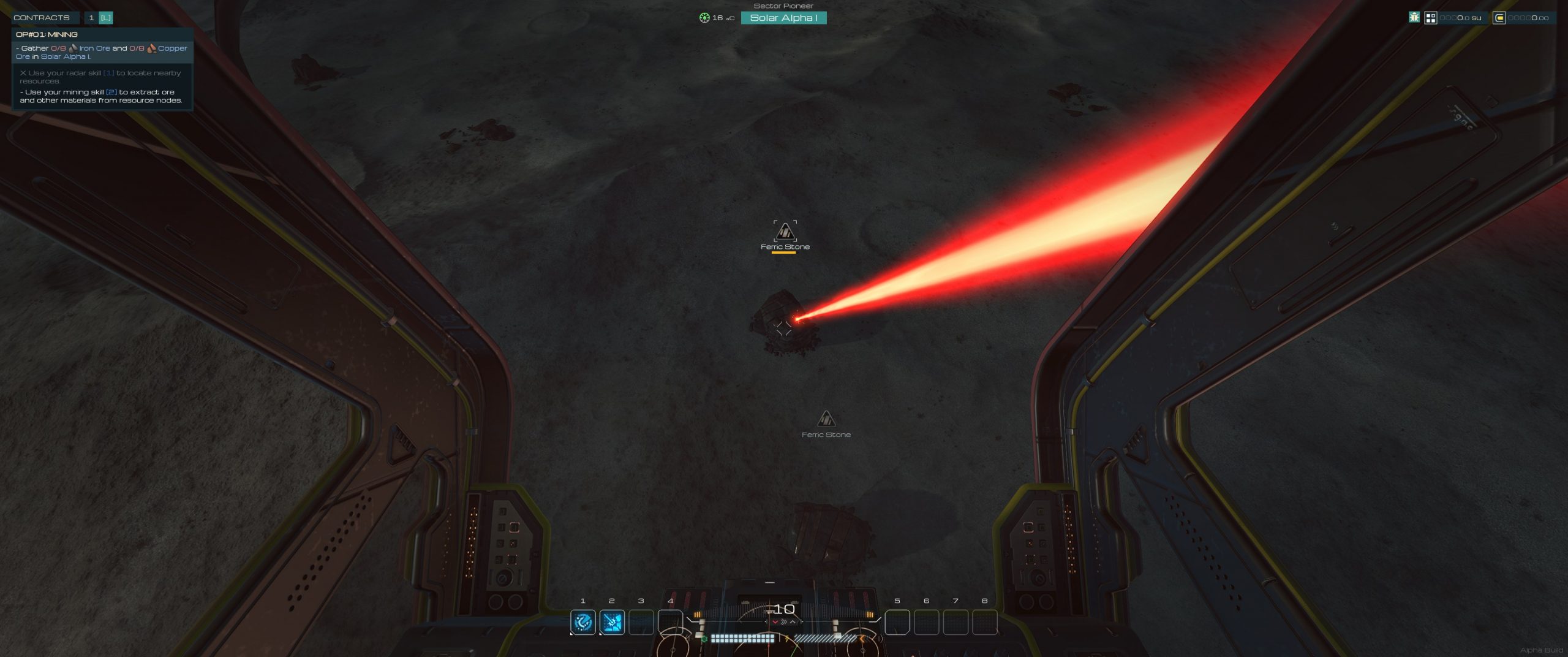Activate the mining laser skill
1568x657 pixels.
click(x=612, y=622)
